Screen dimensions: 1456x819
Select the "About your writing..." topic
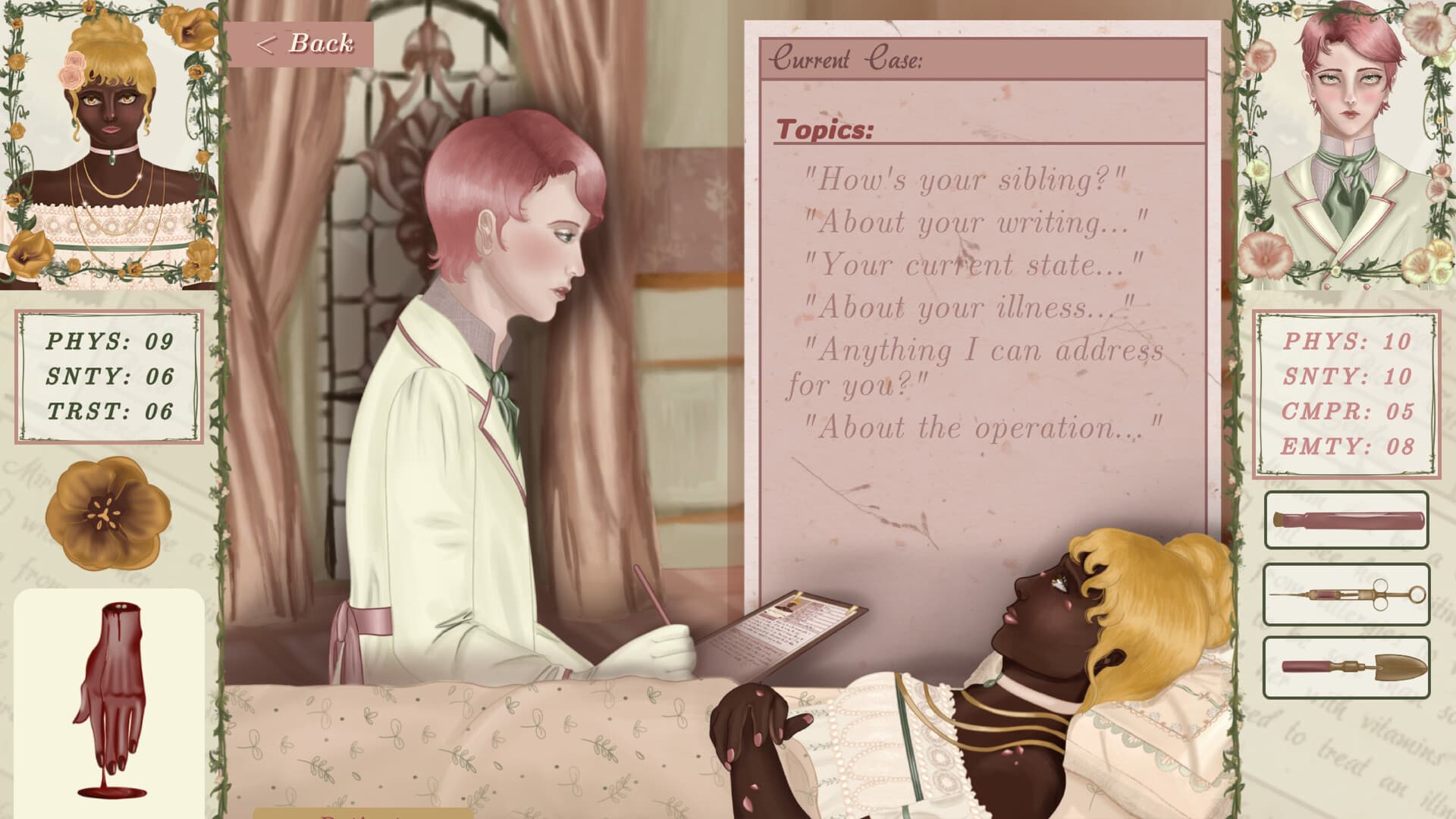[978, 222]
